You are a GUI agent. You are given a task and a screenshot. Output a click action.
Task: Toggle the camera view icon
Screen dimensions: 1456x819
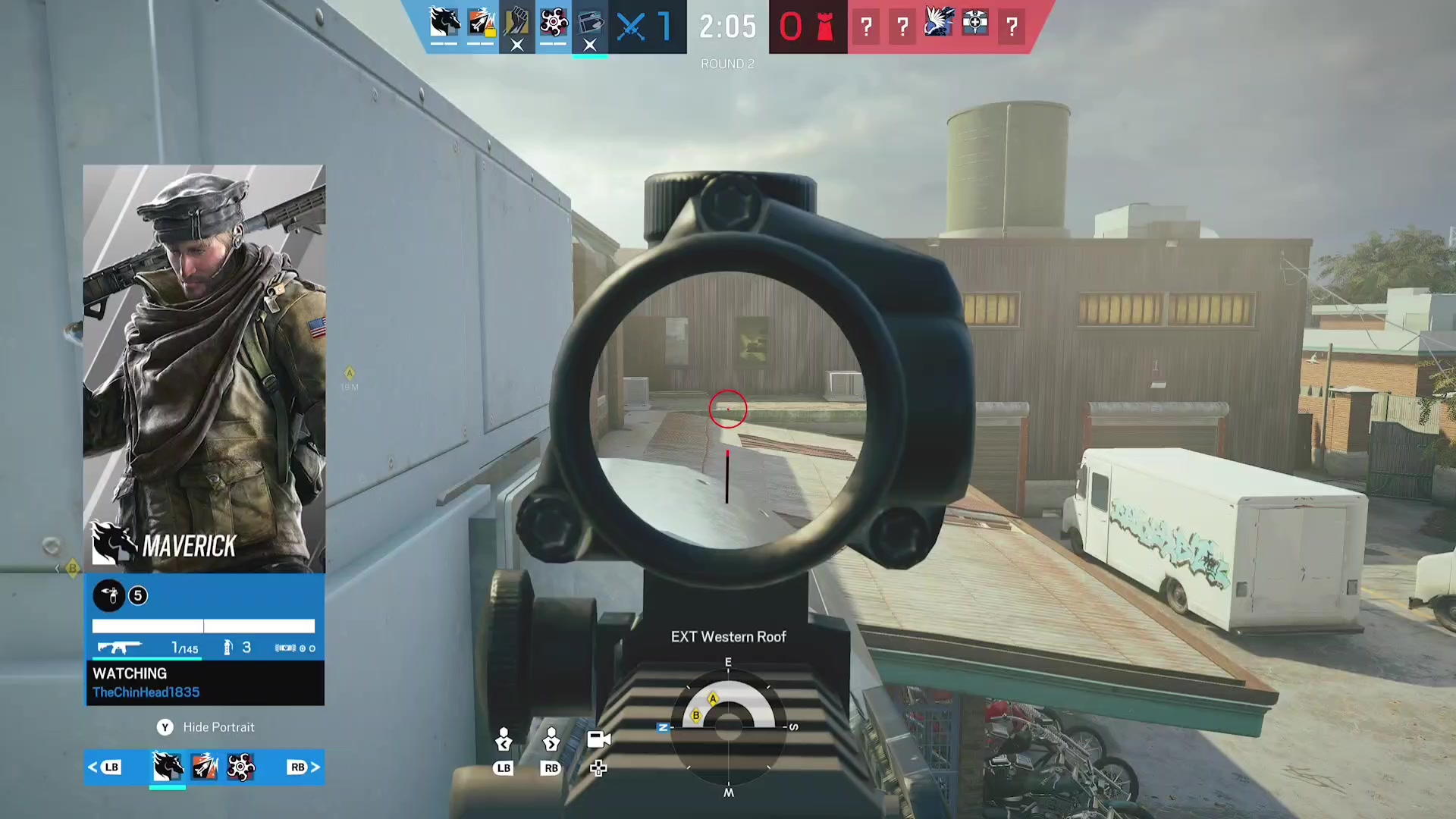point(598,739)
